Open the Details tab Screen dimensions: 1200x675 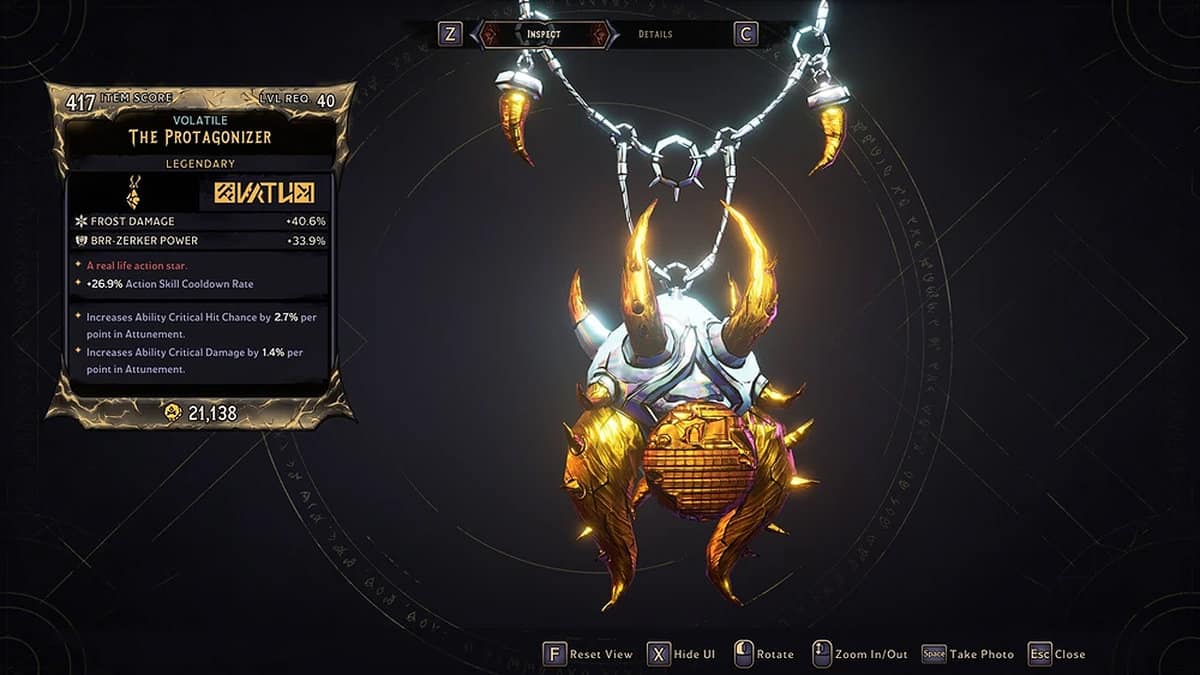[655, 35]
